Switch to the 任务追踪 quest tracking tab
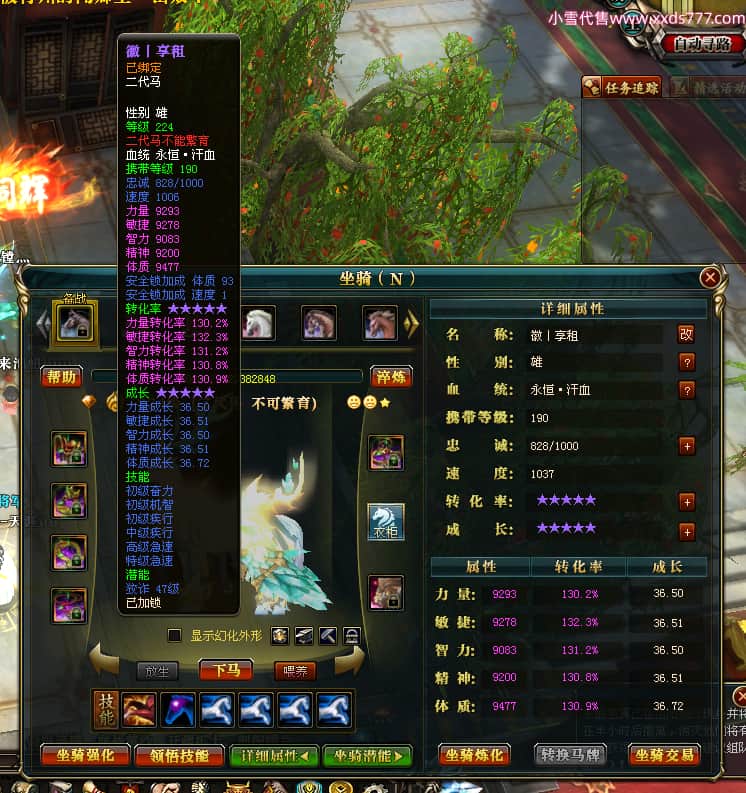Viewport: 746px width, 793px height. click(622, 87)
